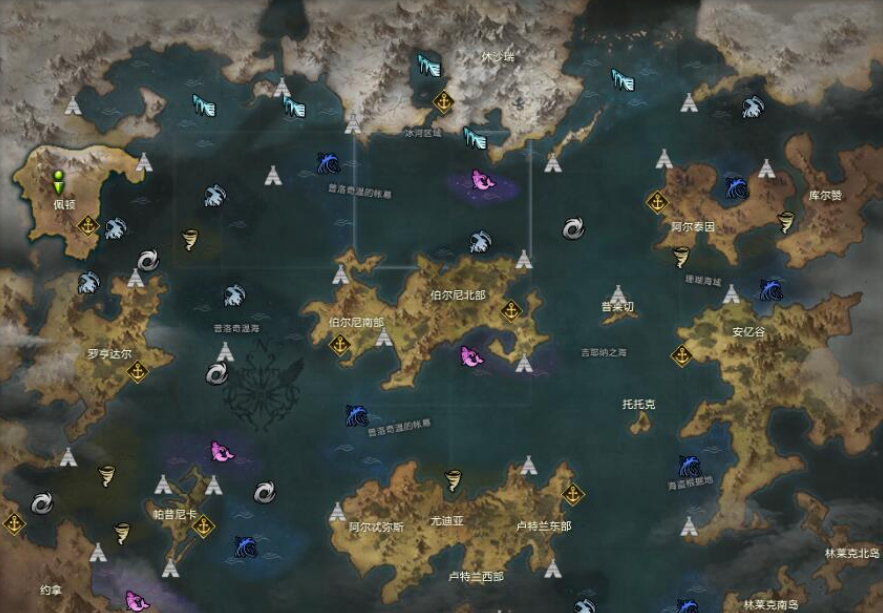Select the anchor port icon below 休沙瑞
This screenshot has width=883, height=613.
pos(443,101)
